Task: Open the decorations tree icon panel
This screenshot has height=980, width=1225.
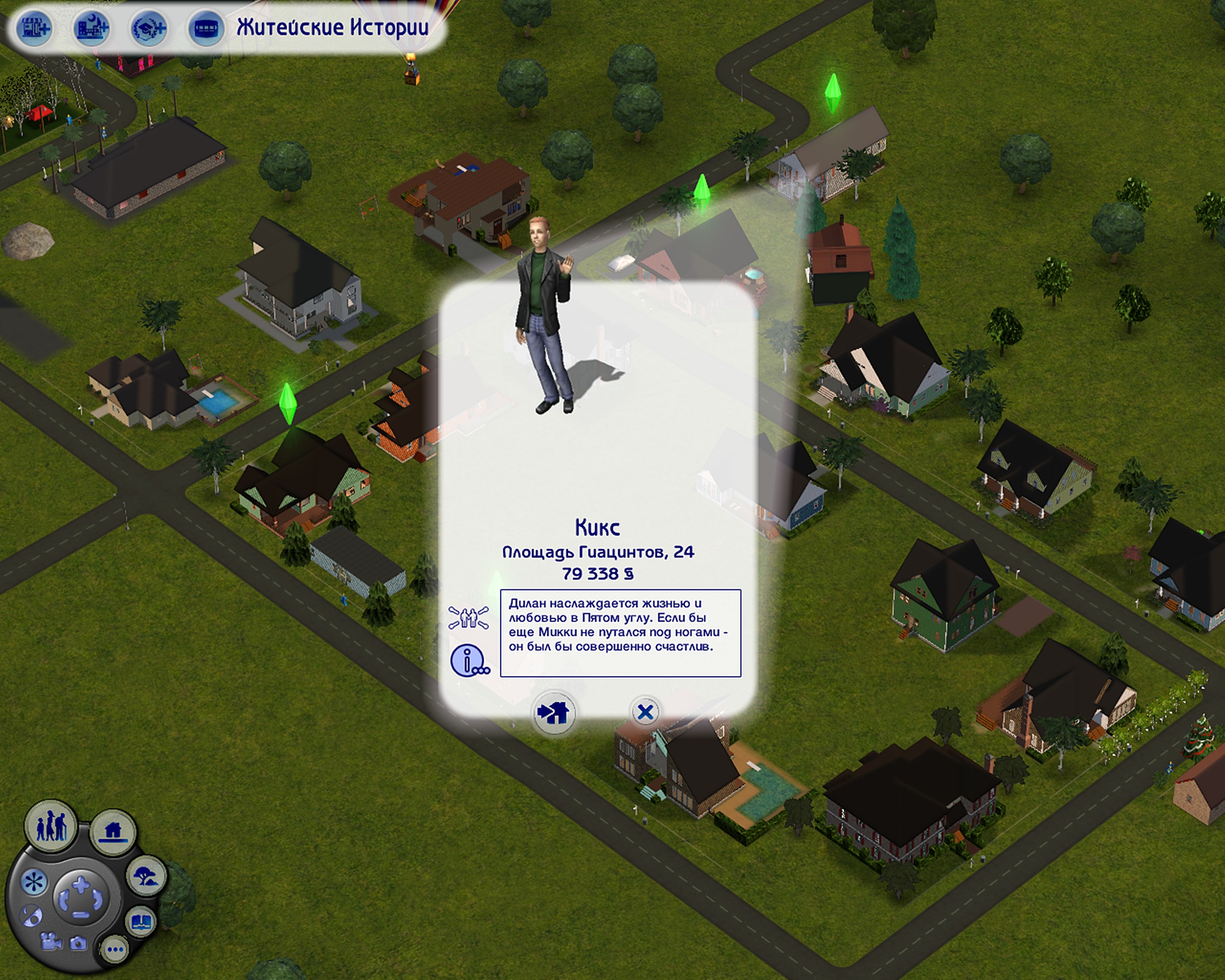Action: point(146,876)
